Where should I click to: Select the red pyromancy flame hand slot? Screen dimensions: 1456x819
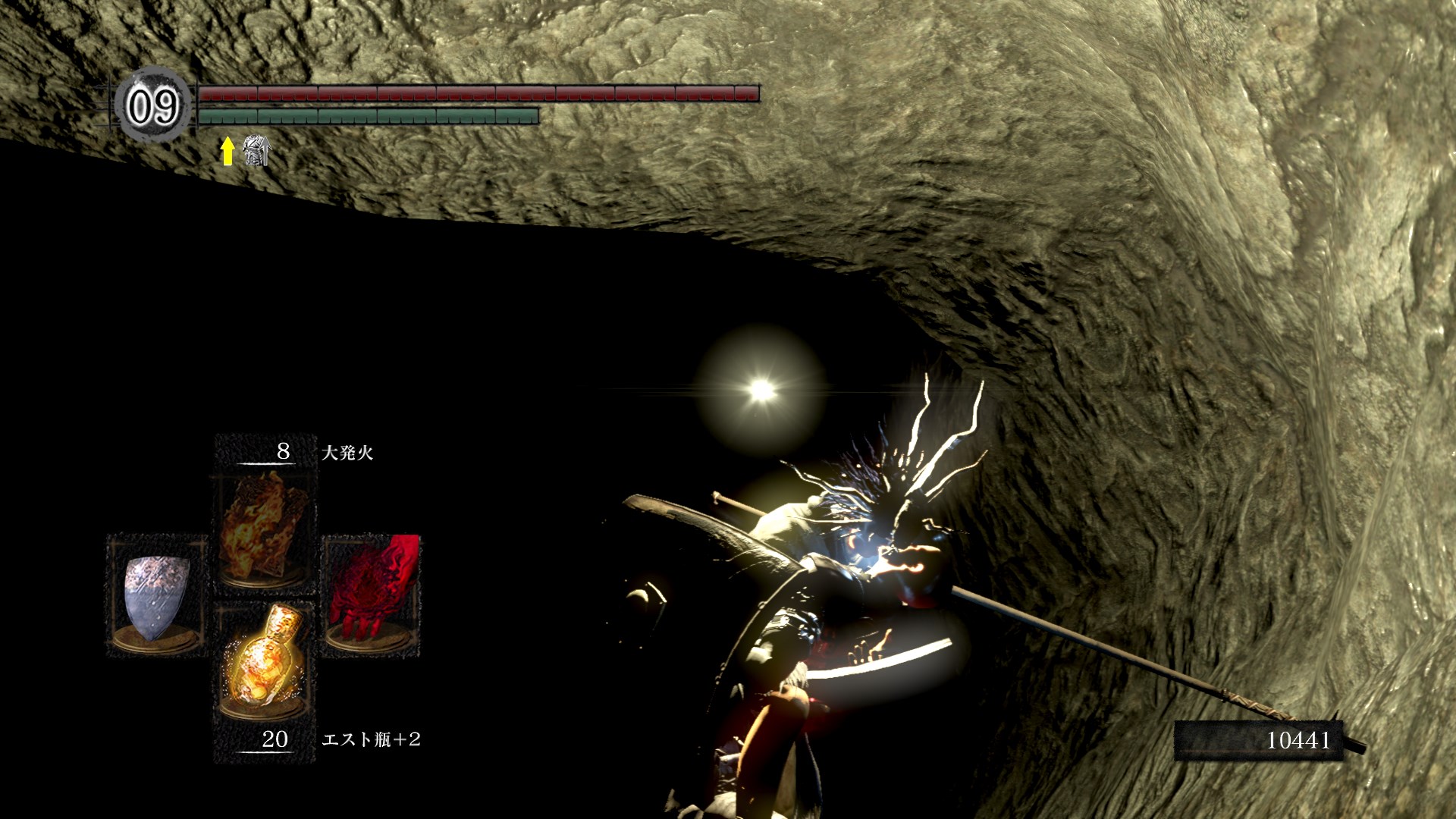click(x=371, y=595)
